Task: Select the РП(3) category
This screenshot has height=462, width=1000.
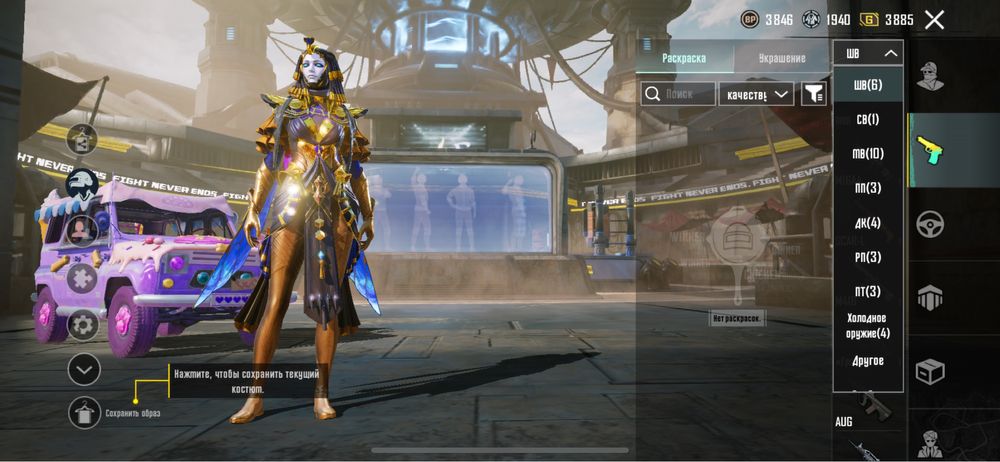Action: [x=867, y=257]
